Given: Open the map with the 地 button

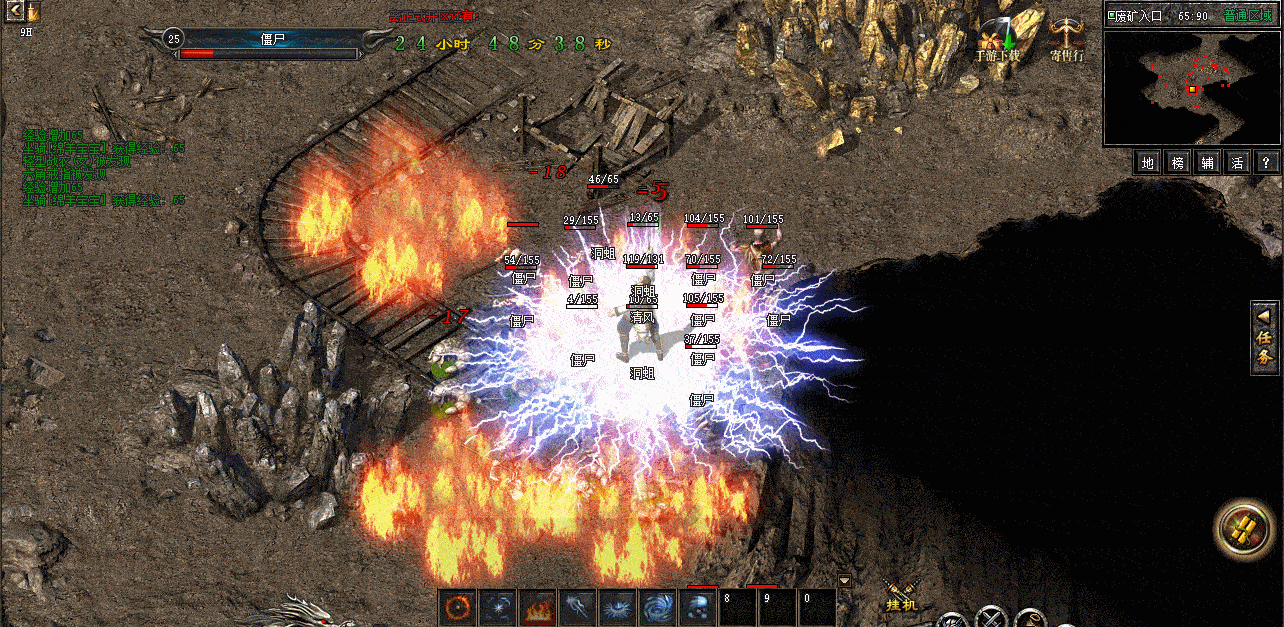Looking at the screenshot, I should pos(1149,162).
